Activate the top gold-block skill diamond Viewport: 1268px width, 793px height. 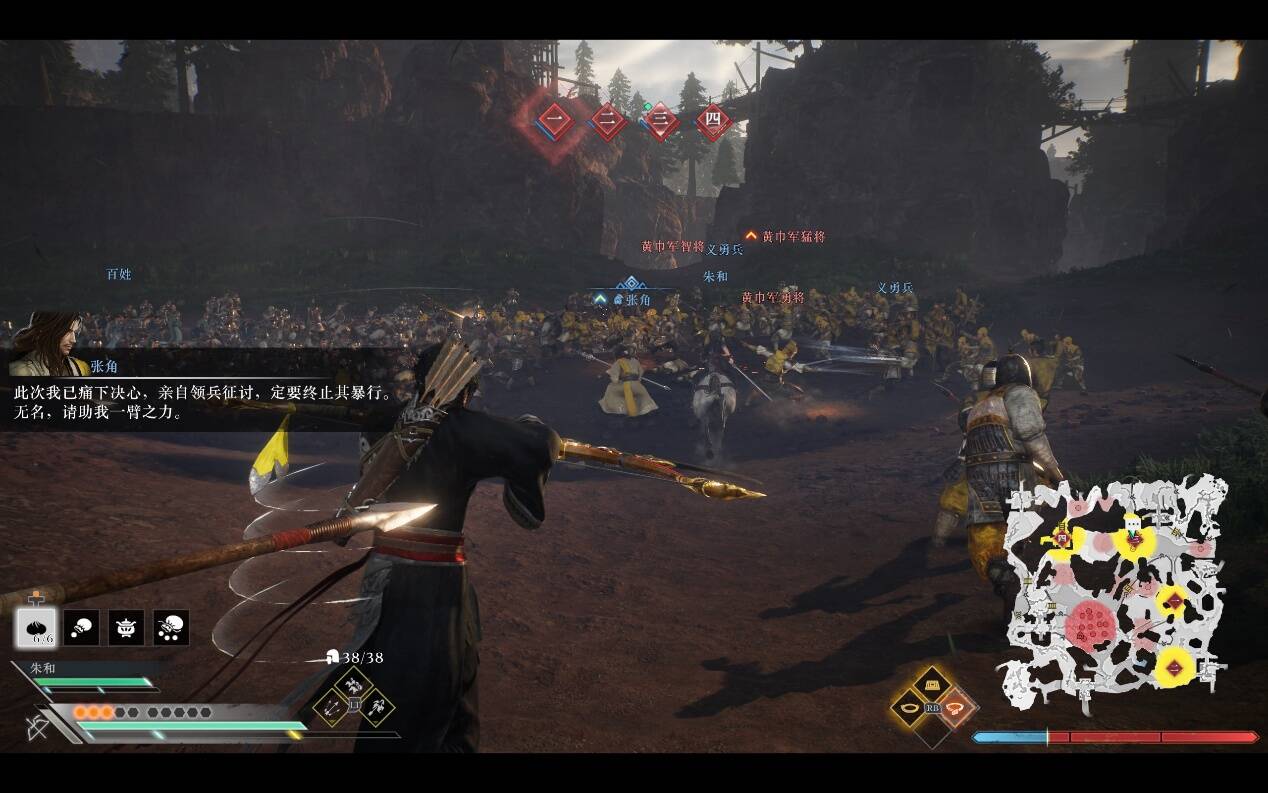[x=932, y=684]
